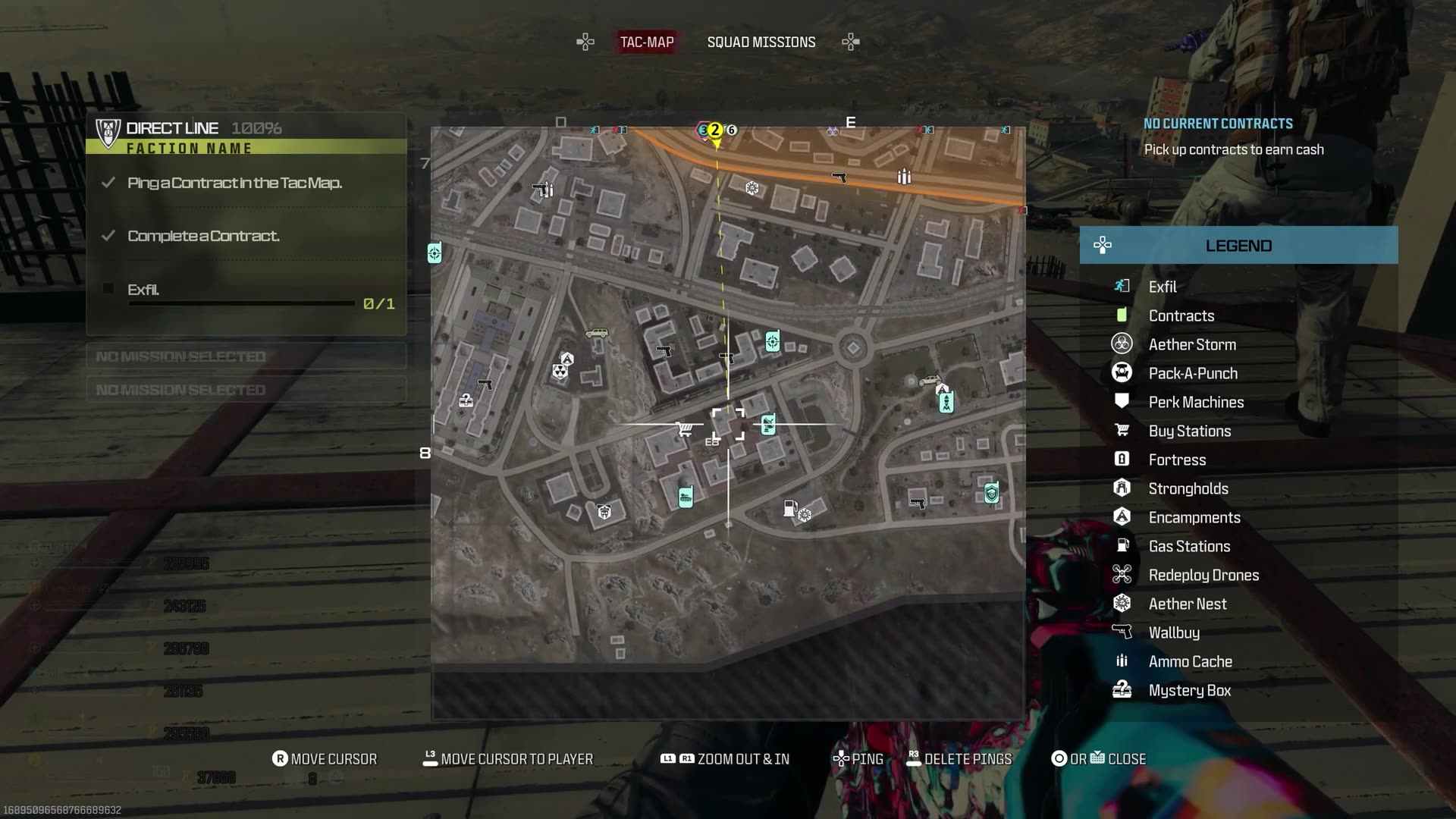Choose the Gas Stations legend entry

[1188, 546]
